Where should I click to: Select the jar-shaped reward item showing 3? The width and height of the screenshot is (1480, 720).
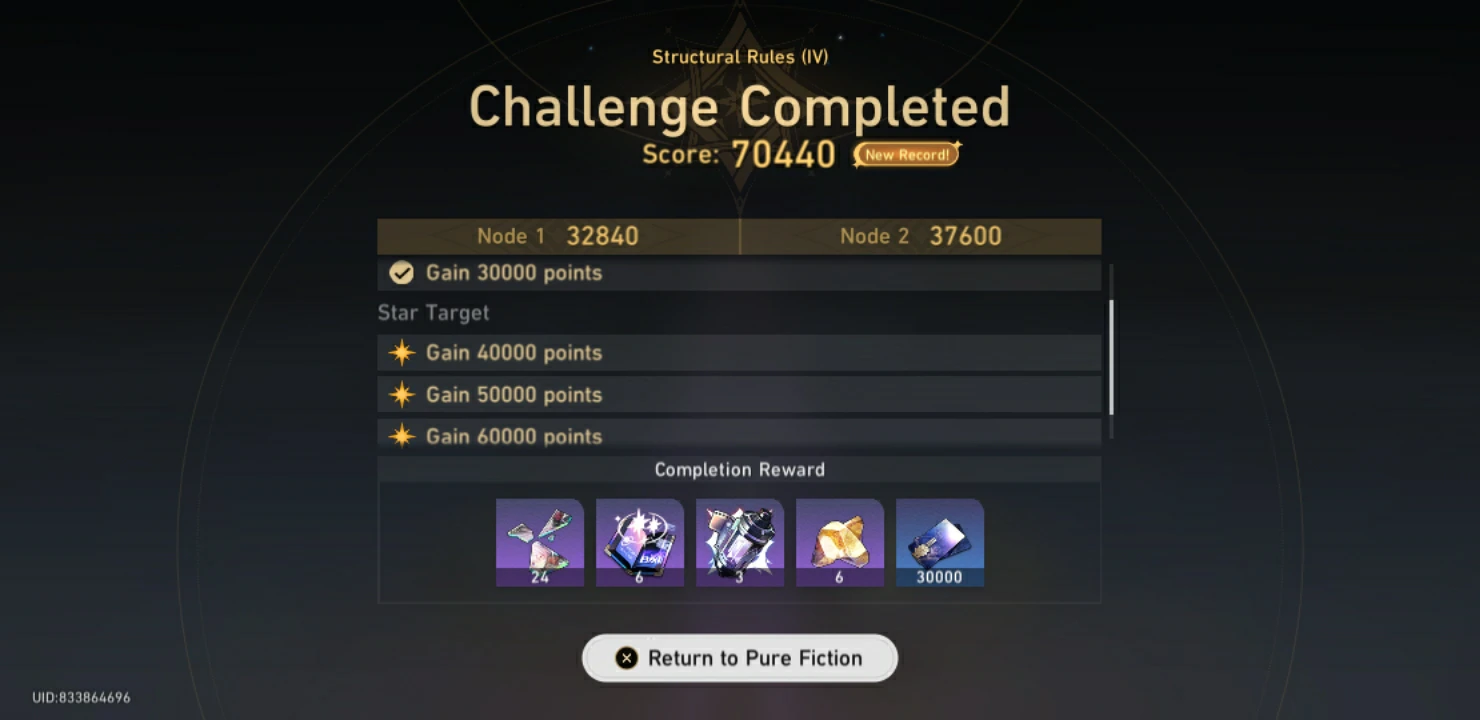click(740, 541)
